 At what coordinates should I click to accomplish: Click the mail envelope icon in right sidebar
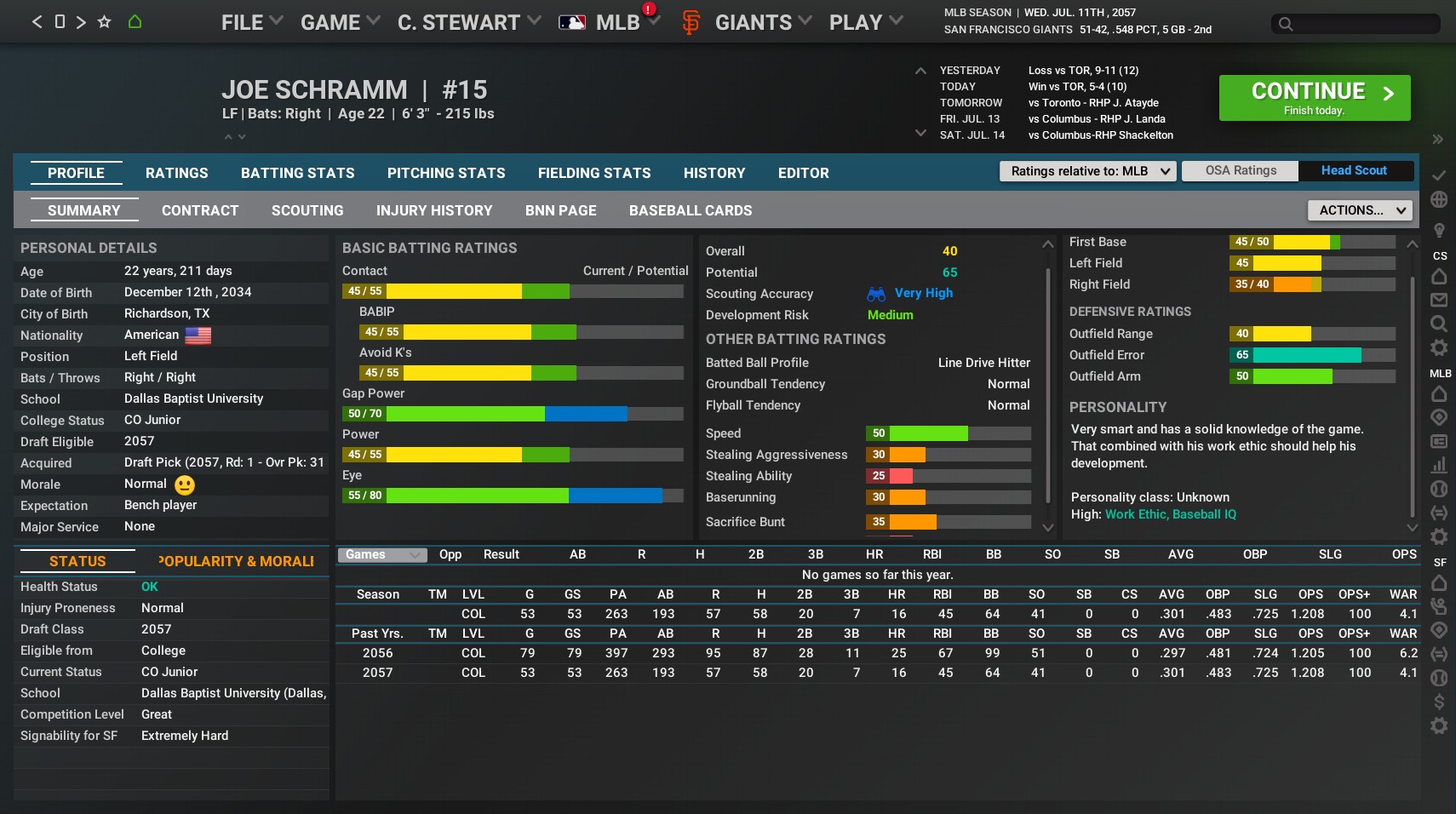1439,300
